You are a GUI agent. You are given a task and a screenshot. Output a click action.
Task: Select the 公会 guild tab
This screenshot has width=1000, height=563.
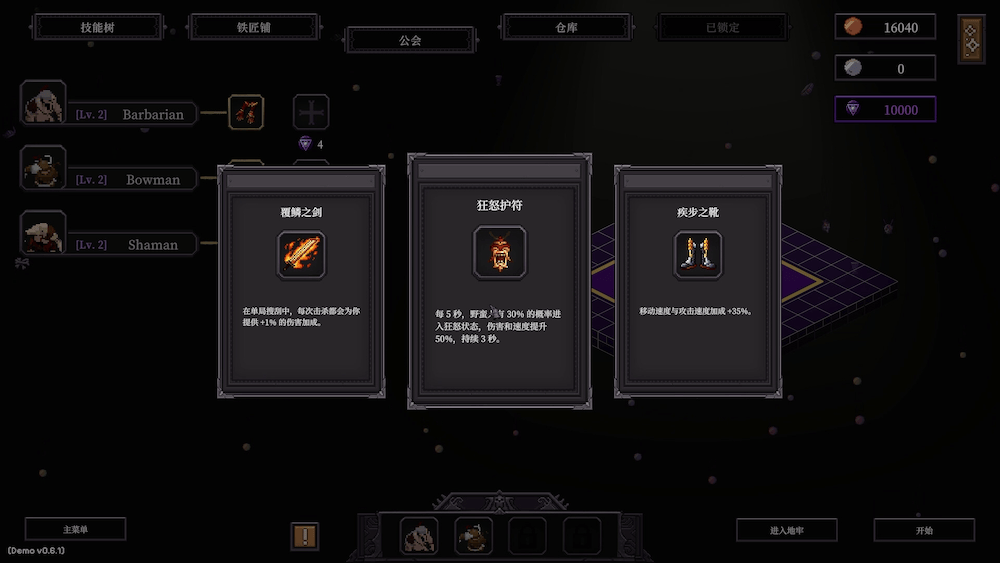point(410,40)
